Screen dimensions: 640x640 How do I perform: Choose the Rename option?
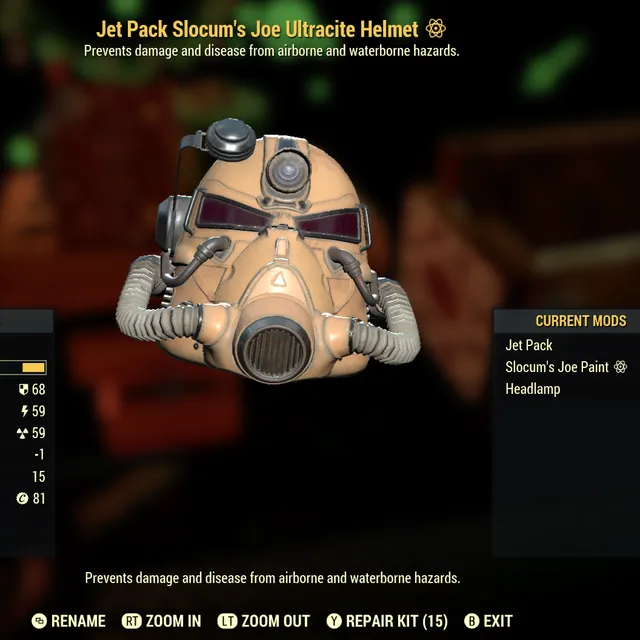pos(68,621)
